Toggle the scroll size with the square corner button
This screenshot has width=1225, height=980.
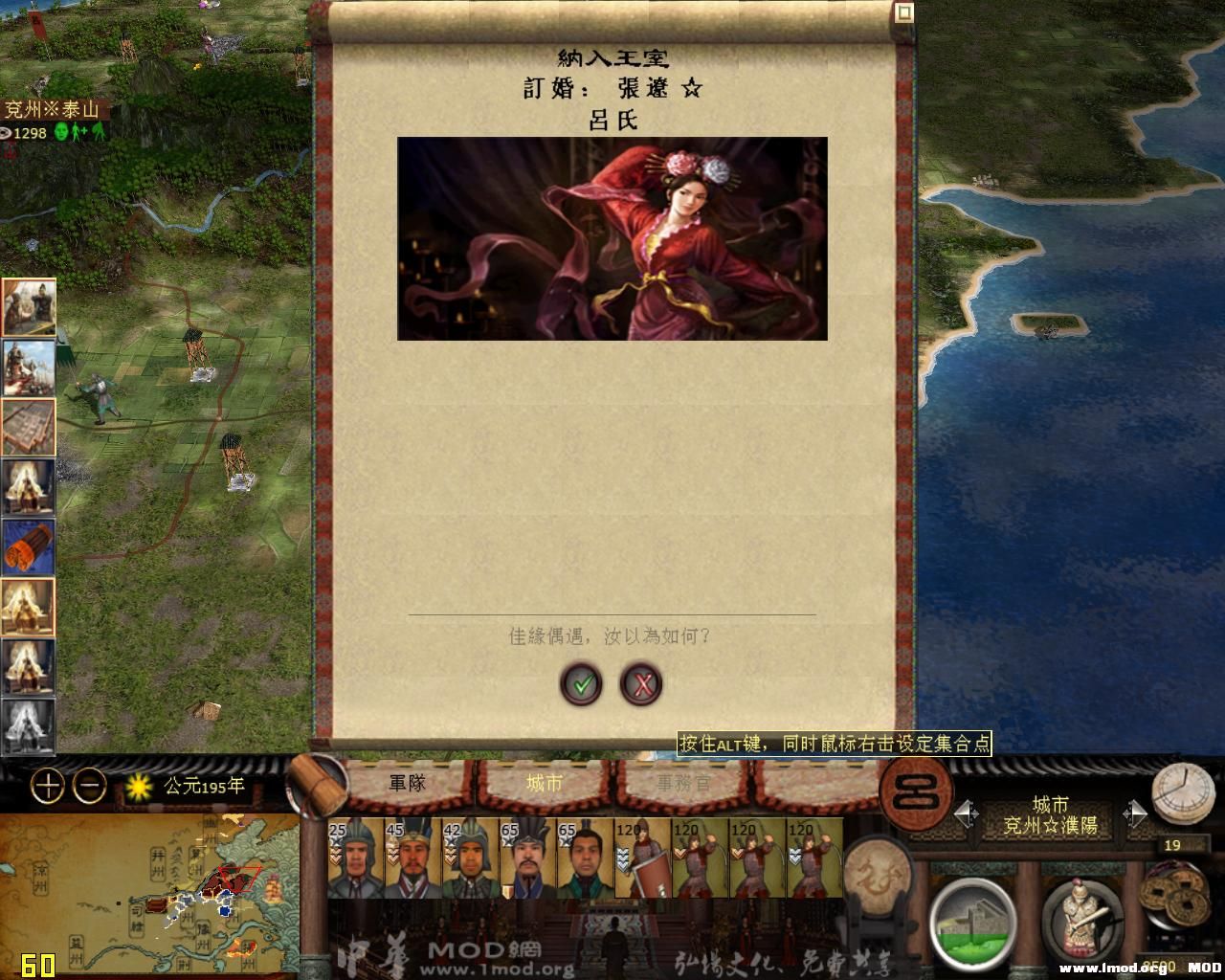pyautogui.click(x=902, y=11)
